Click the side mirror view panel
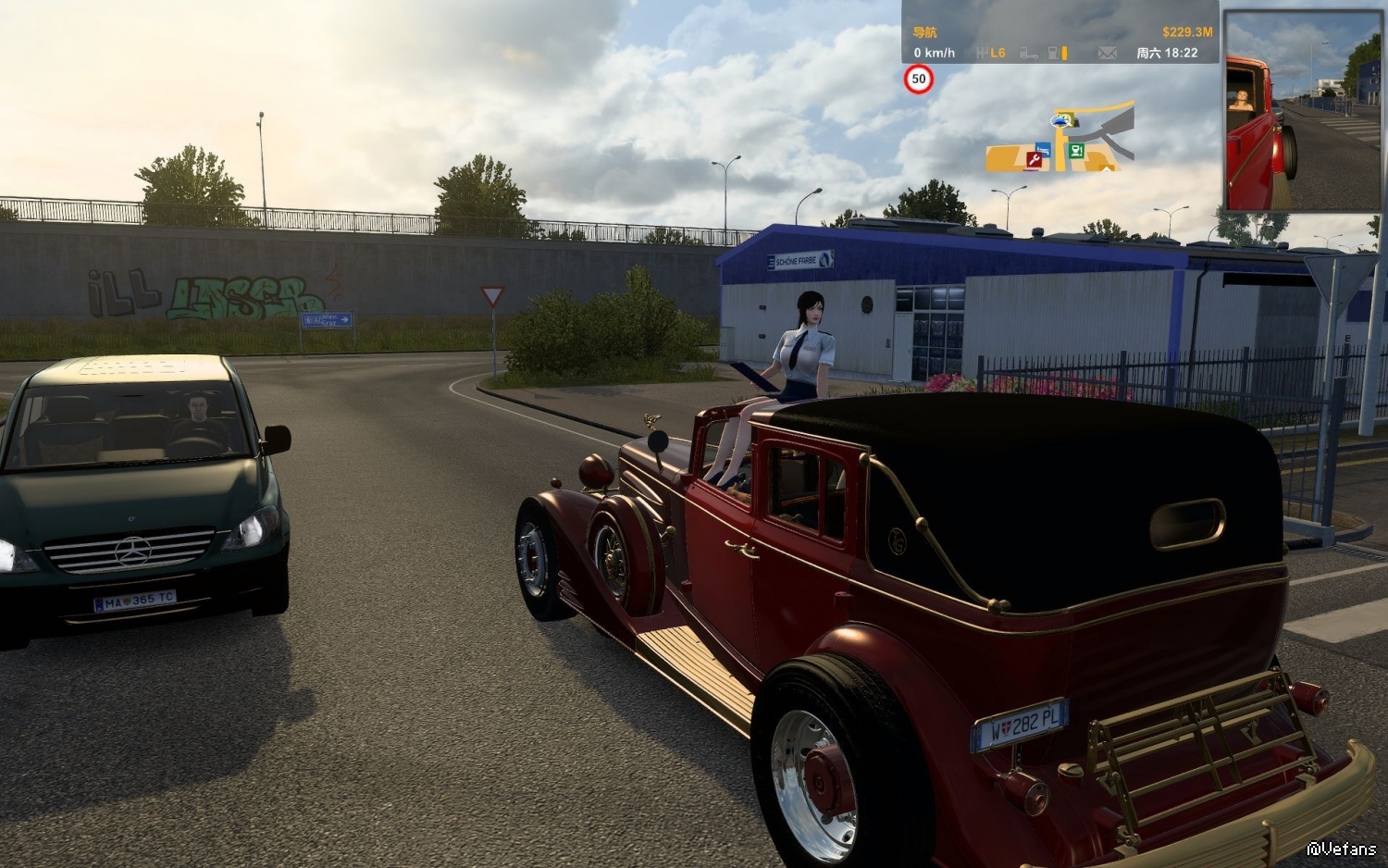This screenshot has width=1388, height=868. [1302, 111]
